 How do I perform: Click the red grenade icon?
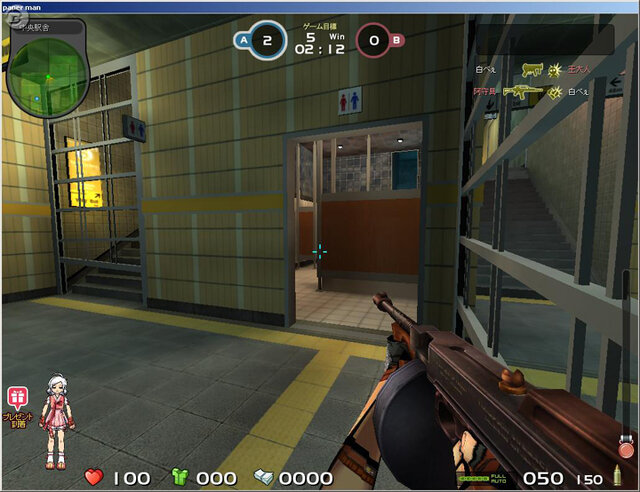click(x=626, y=448)
